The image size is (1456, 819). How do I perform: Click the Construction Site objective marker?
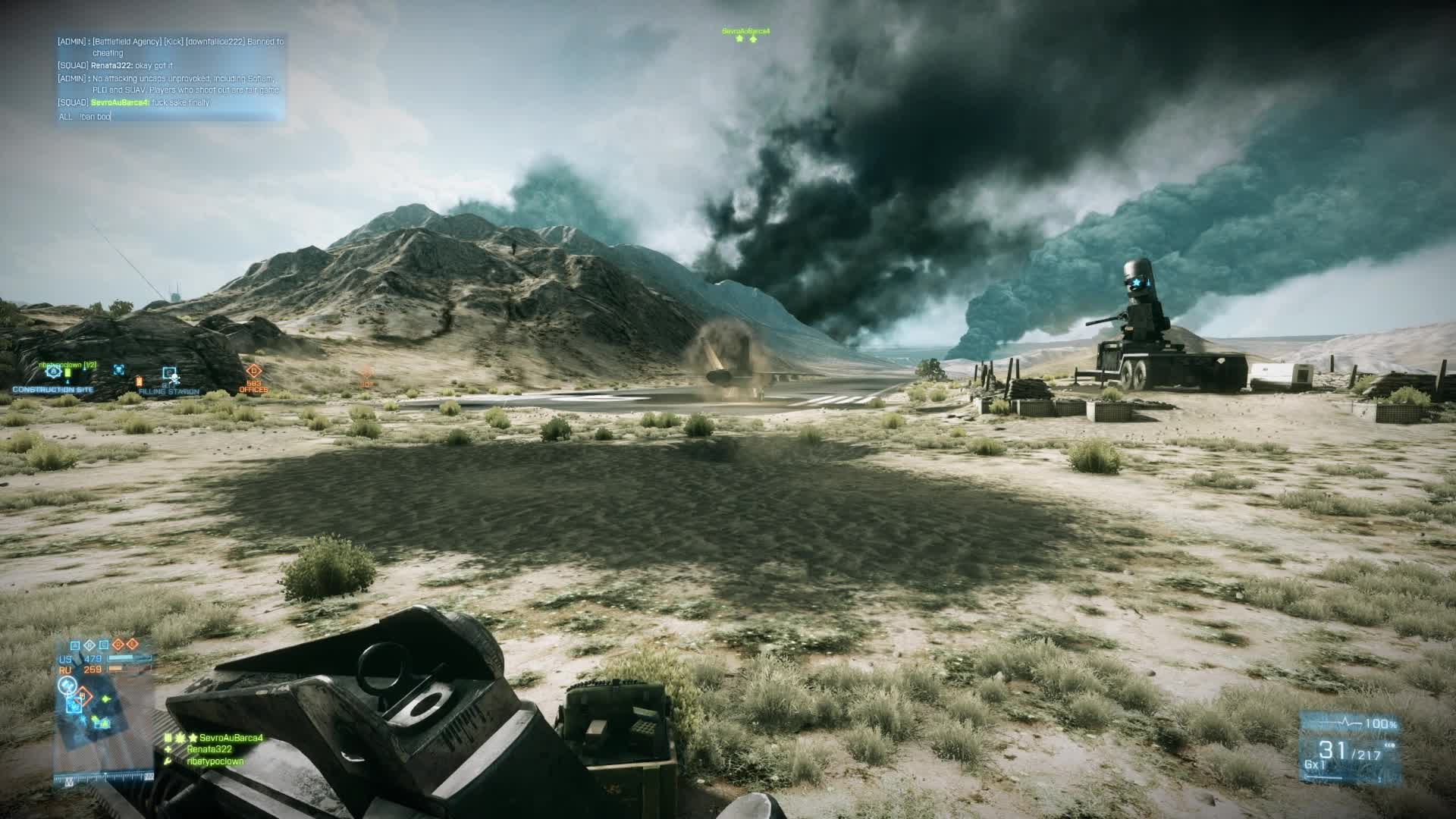click(52, 372)
